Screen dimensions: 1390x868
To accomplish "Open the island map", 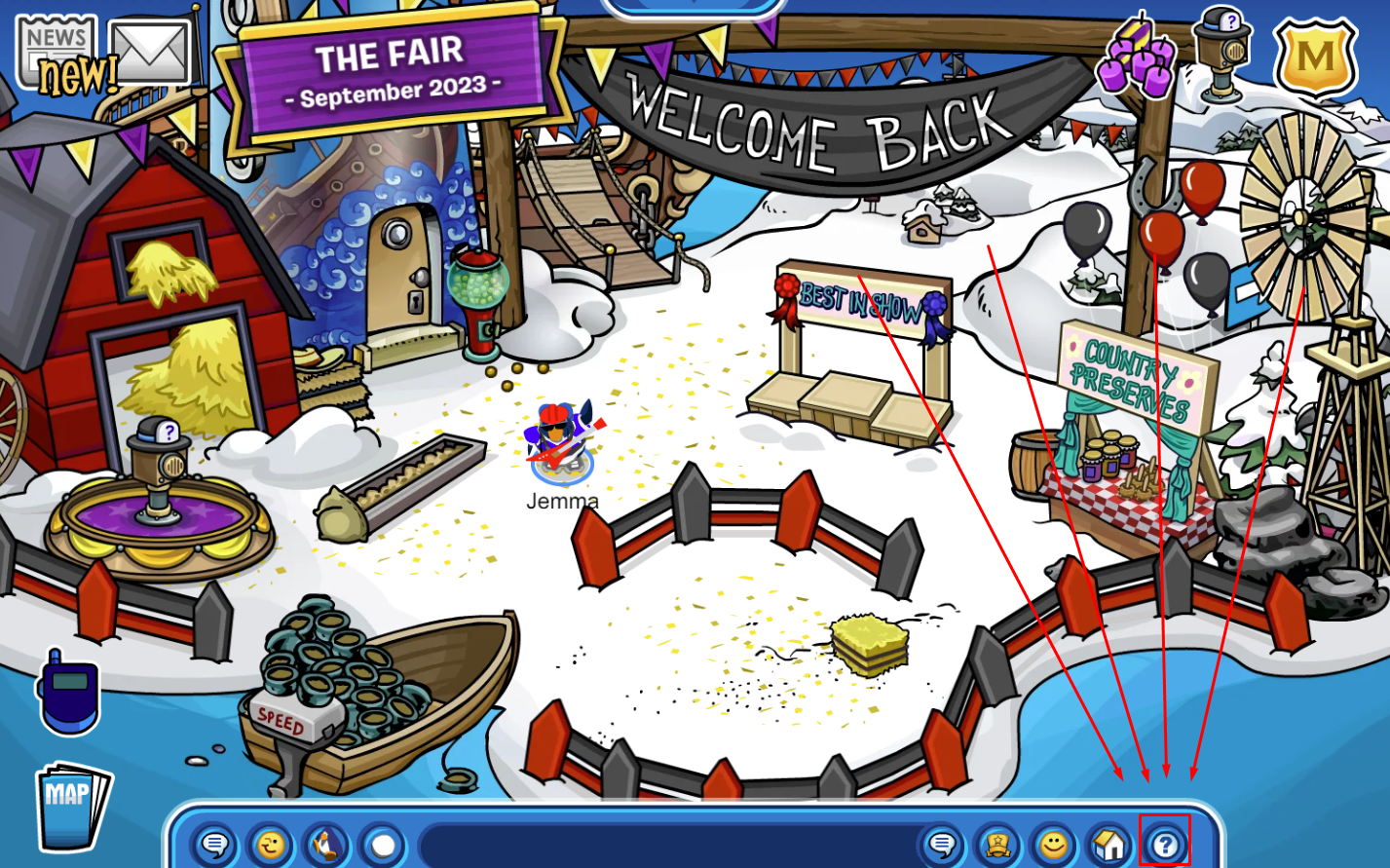I will click(x=71, y=805).
